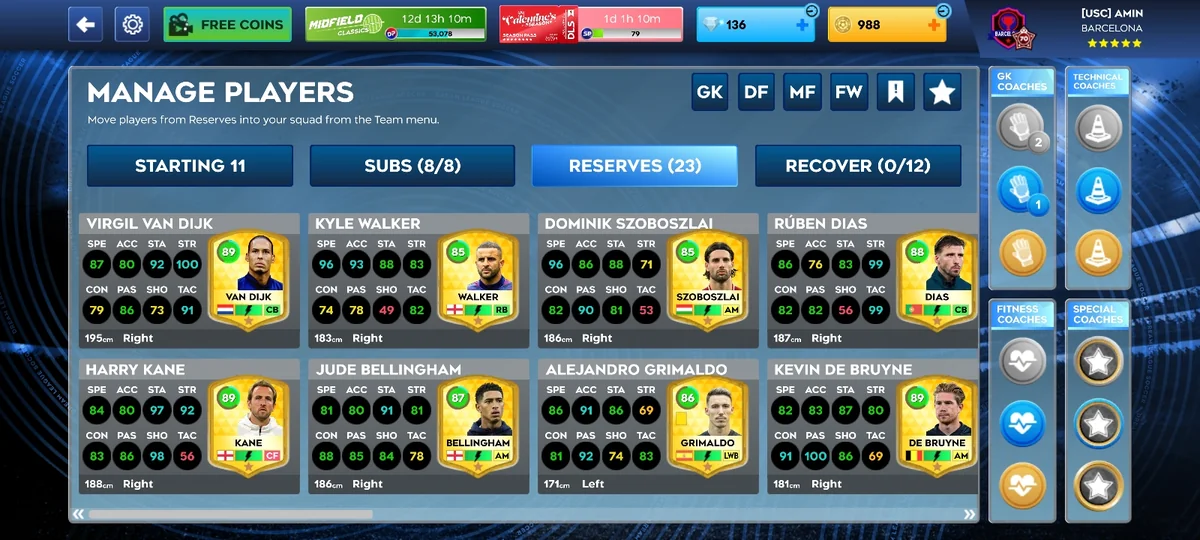
Task: Tap the Free Coins button
Action: coord(227,24)
